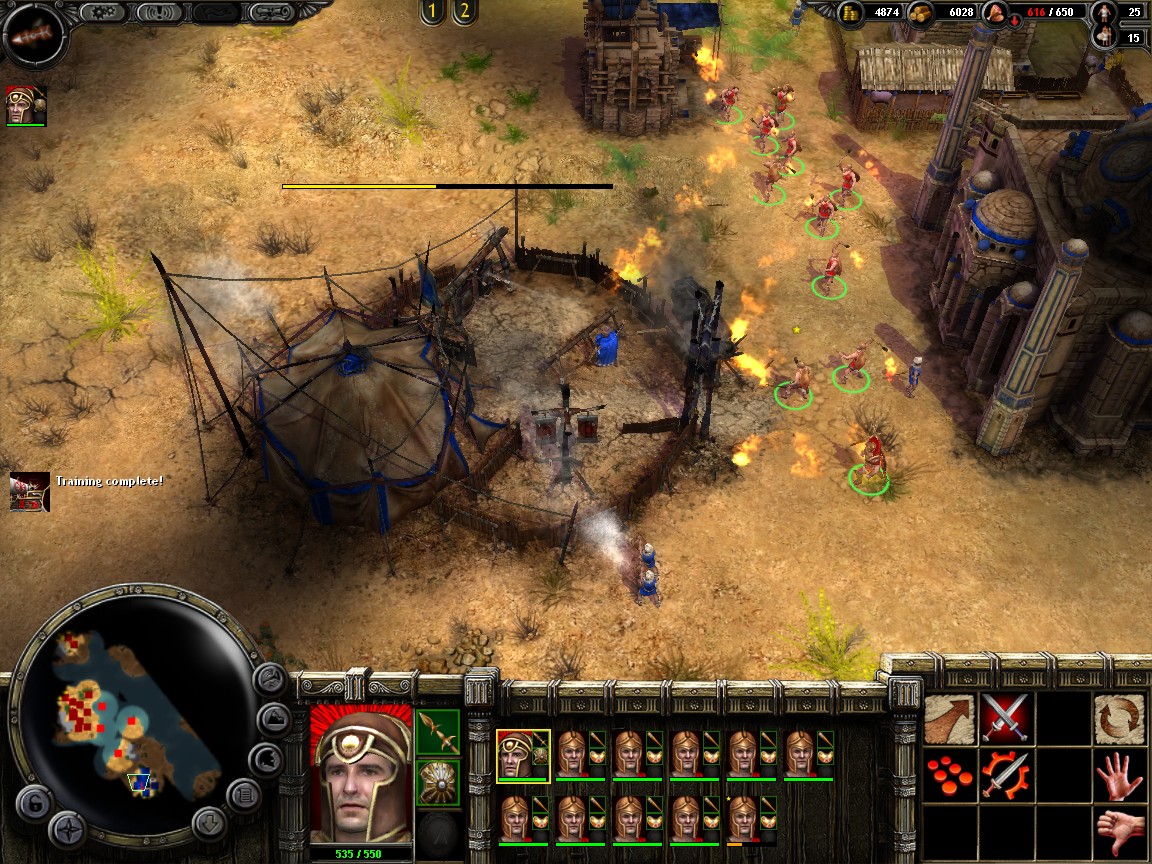Activate the crossed swords Attack command
Screen dimensions: 1152x864
[1005, 719]
